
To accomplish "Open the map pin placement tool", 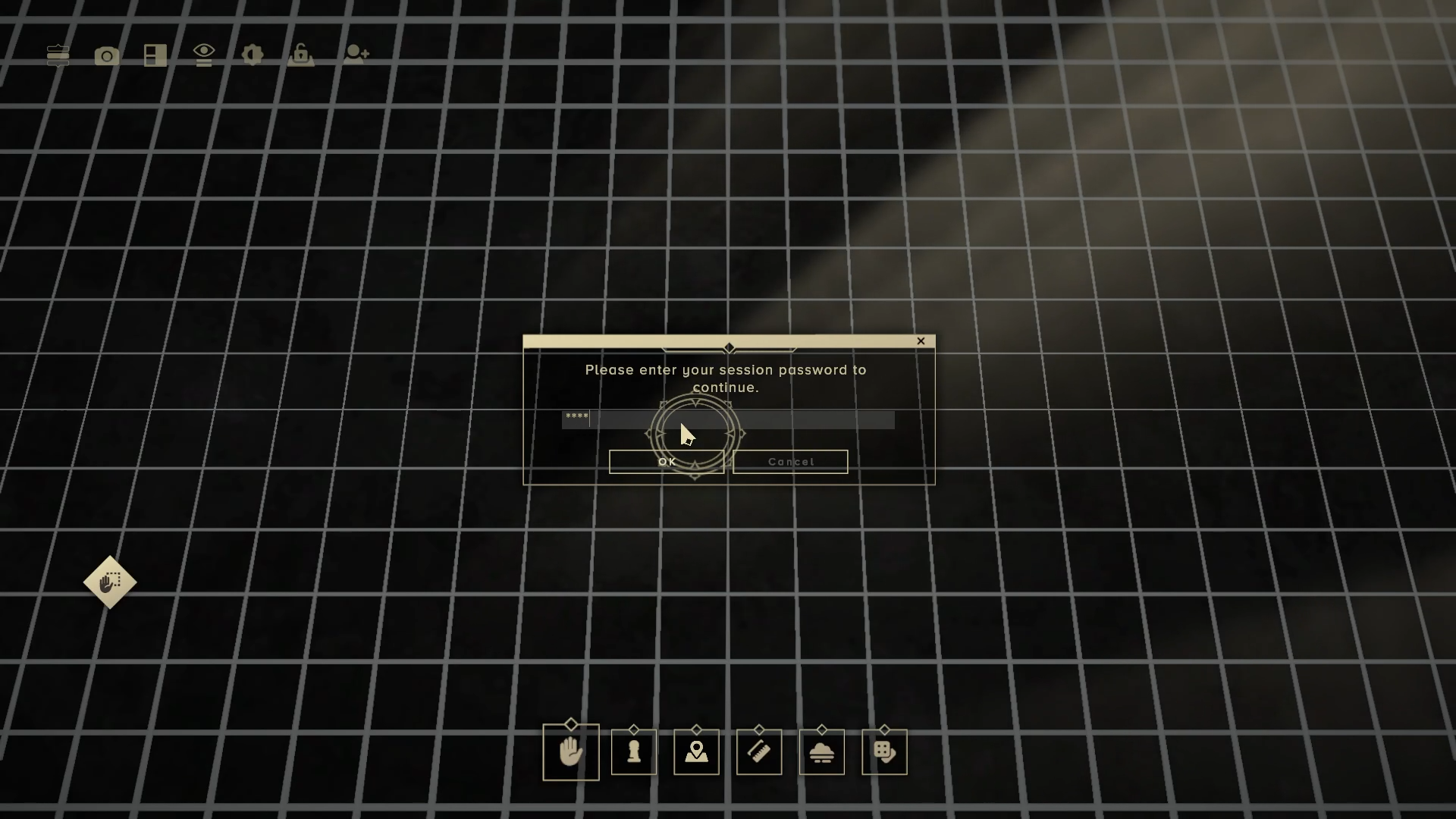I will point(696,752).
